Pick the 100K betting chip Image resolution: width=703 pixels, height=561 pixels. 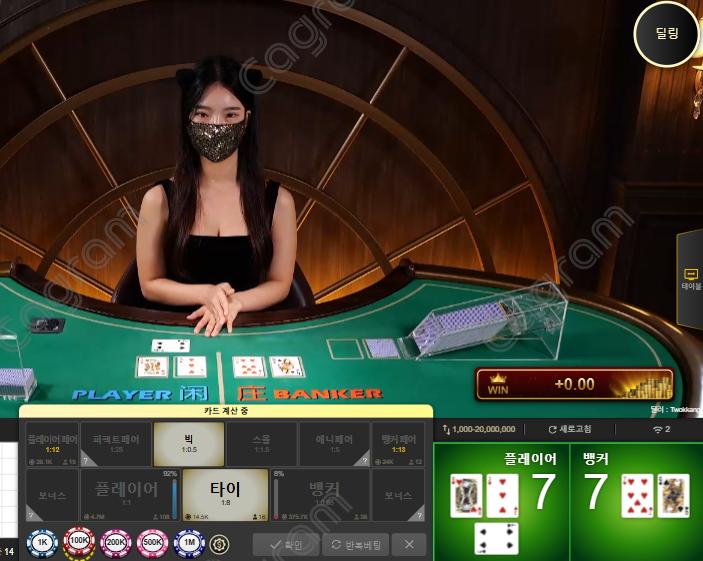coord(79,543)
